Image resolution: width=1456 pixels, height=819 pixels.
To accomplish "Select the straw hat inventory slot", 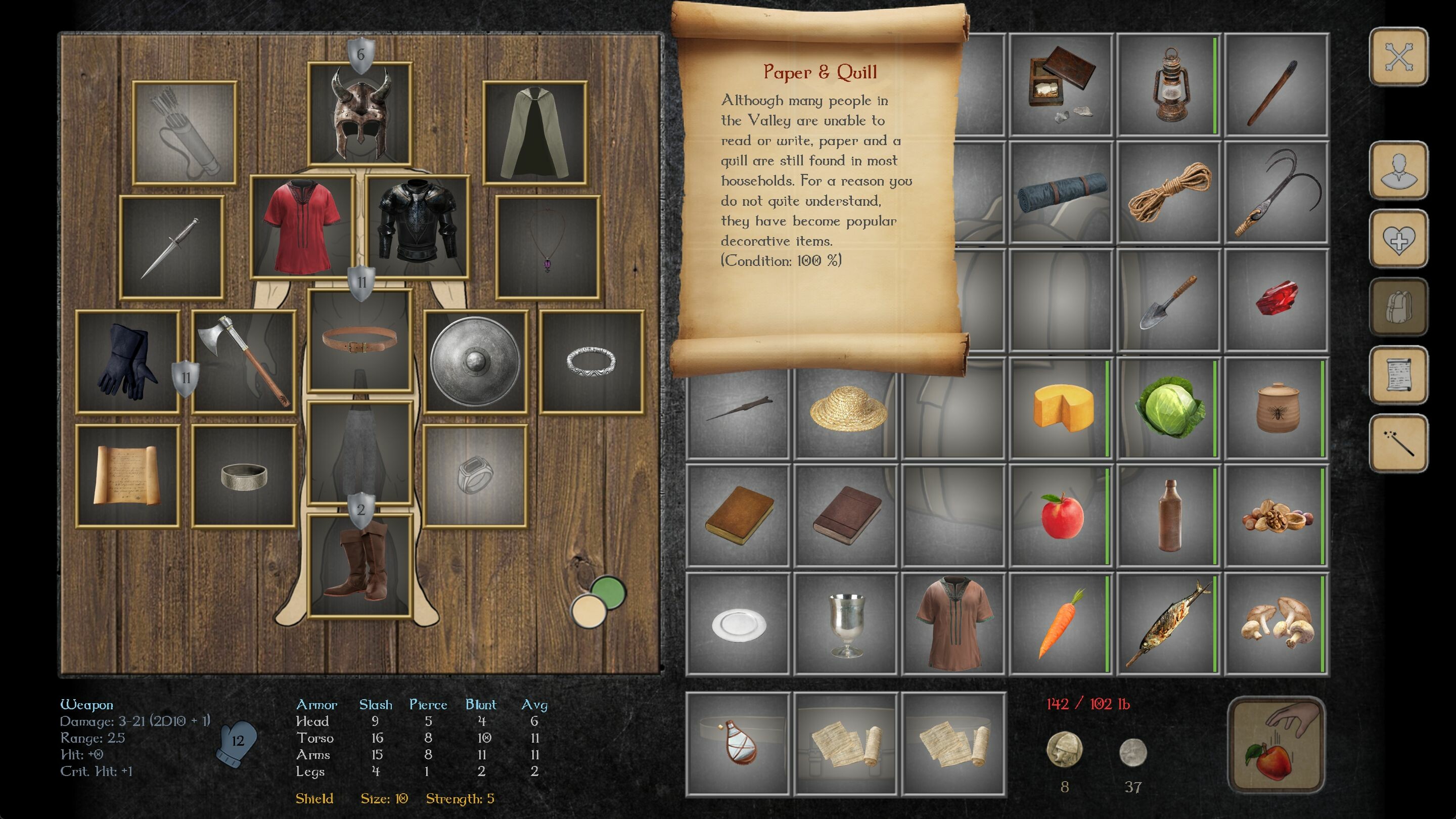I will (x=847, y=407).
